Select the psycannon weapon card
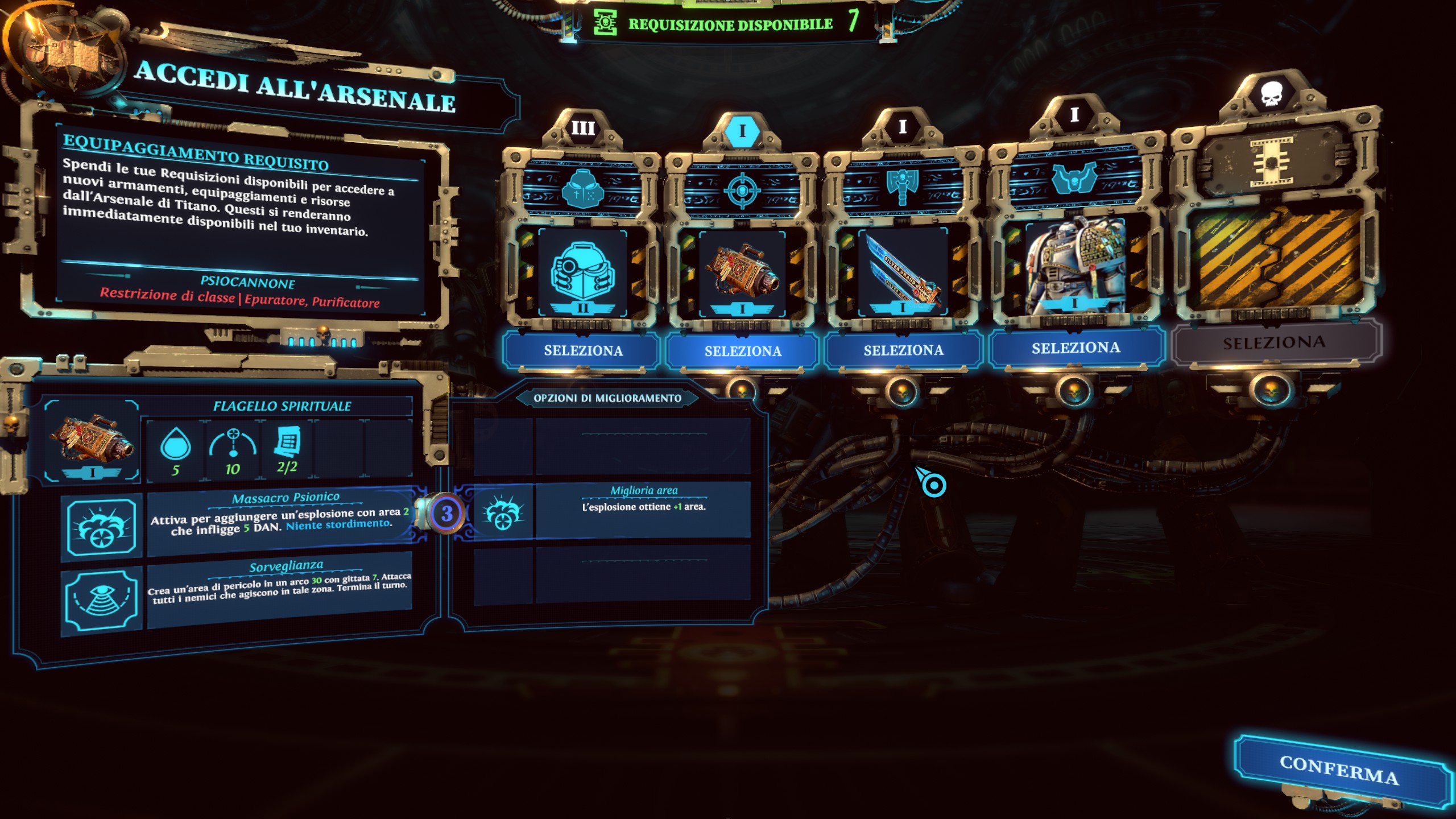Screen dimensions: 1456x819 pyautogui.click(x=743, y=351)
